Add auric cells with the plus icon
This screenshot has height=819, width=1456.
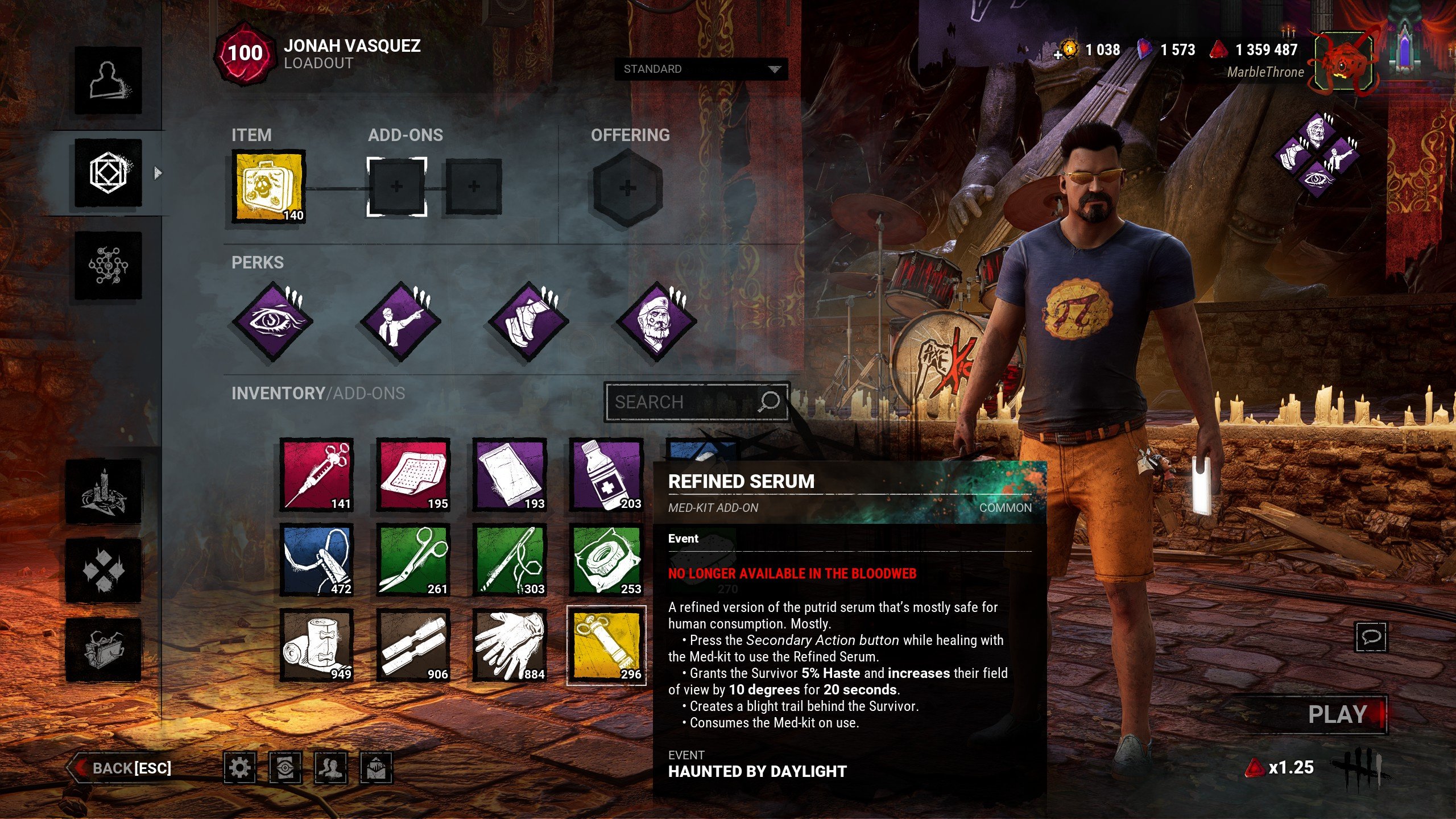click(1058, 55)
